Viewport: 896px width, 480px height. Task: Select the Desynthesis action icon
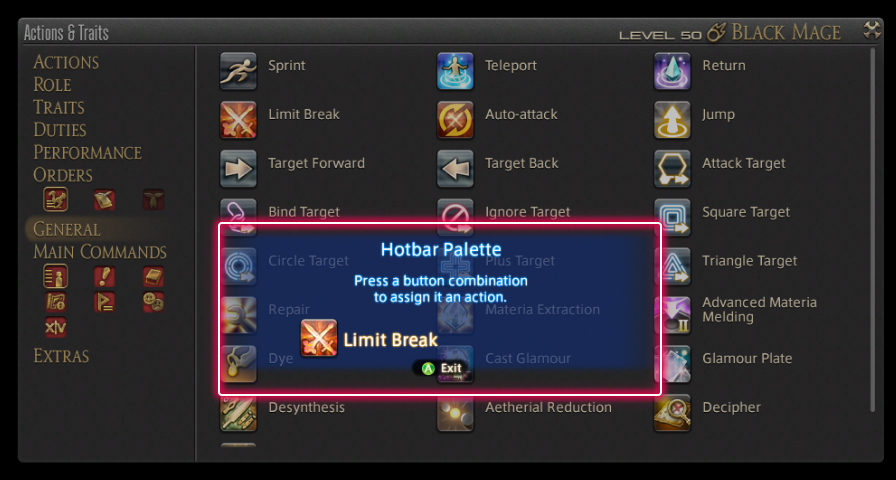[238, 413]
